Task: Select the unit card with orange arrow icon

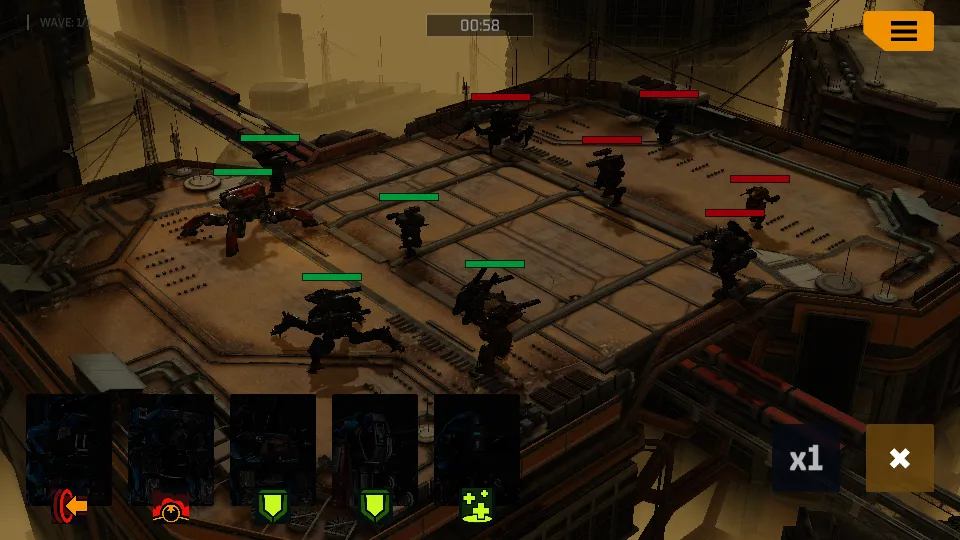Action: coord(69,452)
